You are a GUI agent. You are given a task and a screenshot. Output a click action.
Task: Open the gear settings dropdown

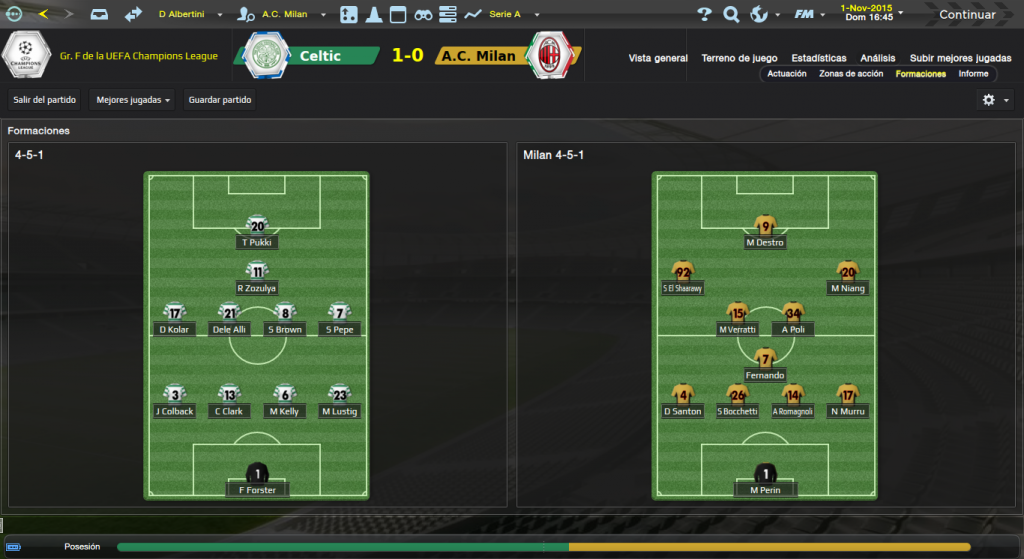tap(994, 100)
